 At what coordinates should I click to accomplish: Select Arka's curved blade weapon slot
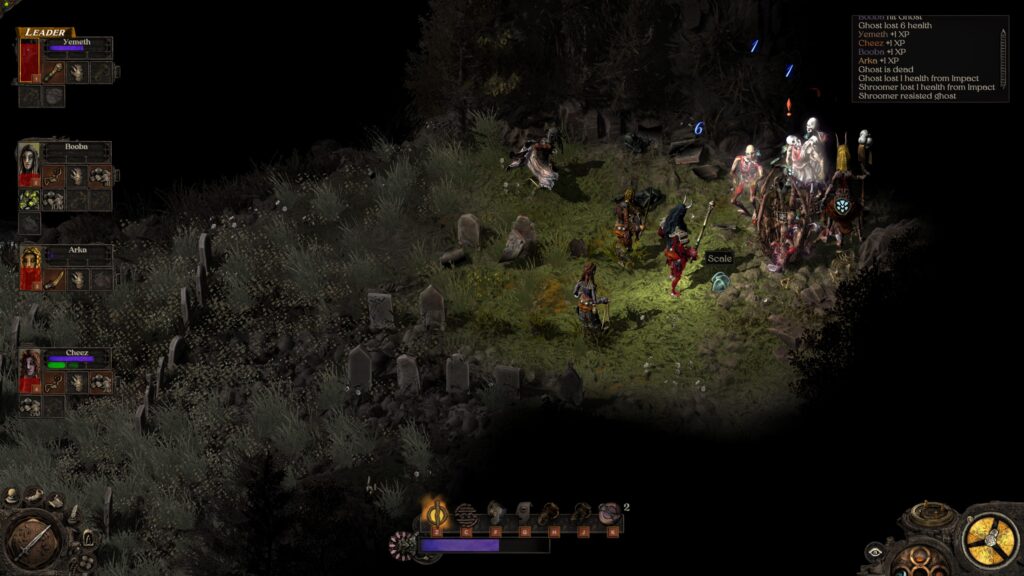53,279
